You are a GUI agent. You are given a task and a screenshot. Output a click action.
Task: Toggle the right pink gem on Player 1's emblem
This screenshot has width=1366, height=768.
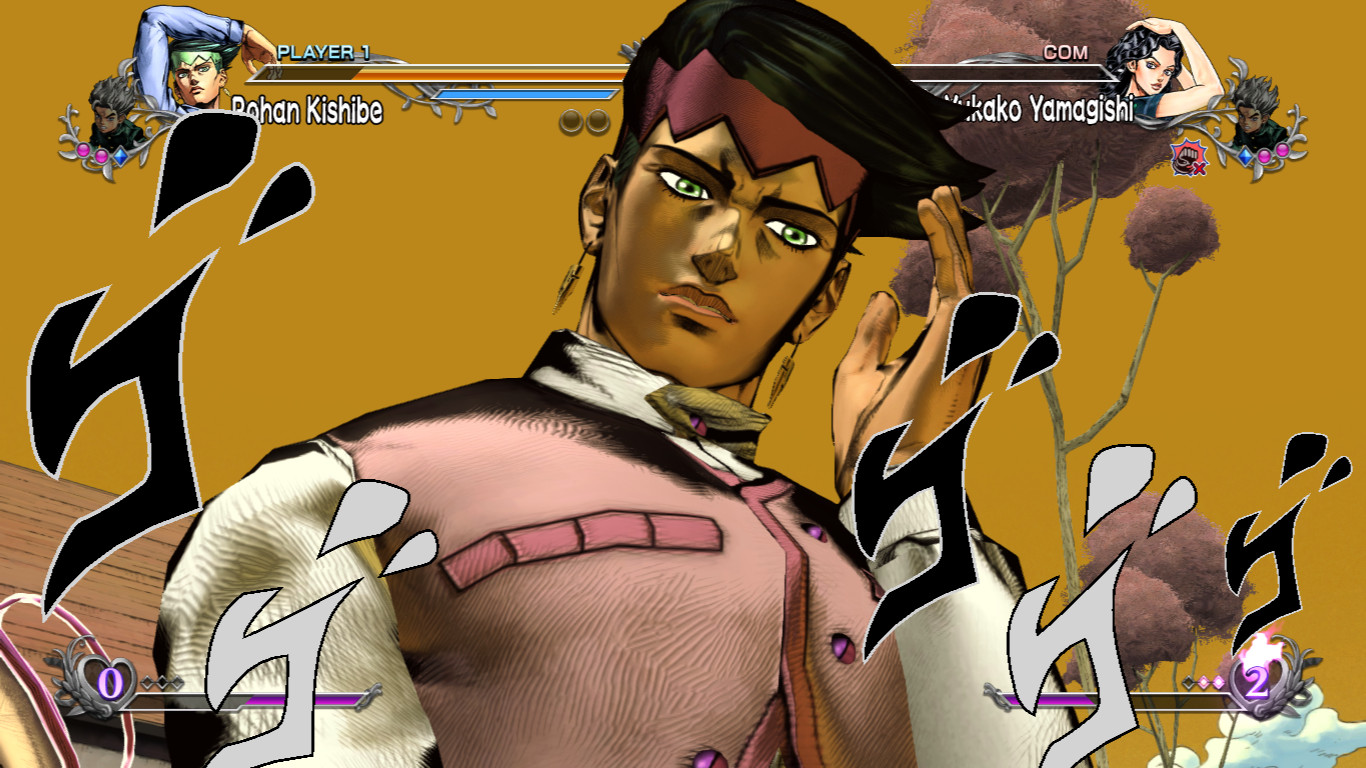(100, 154)
